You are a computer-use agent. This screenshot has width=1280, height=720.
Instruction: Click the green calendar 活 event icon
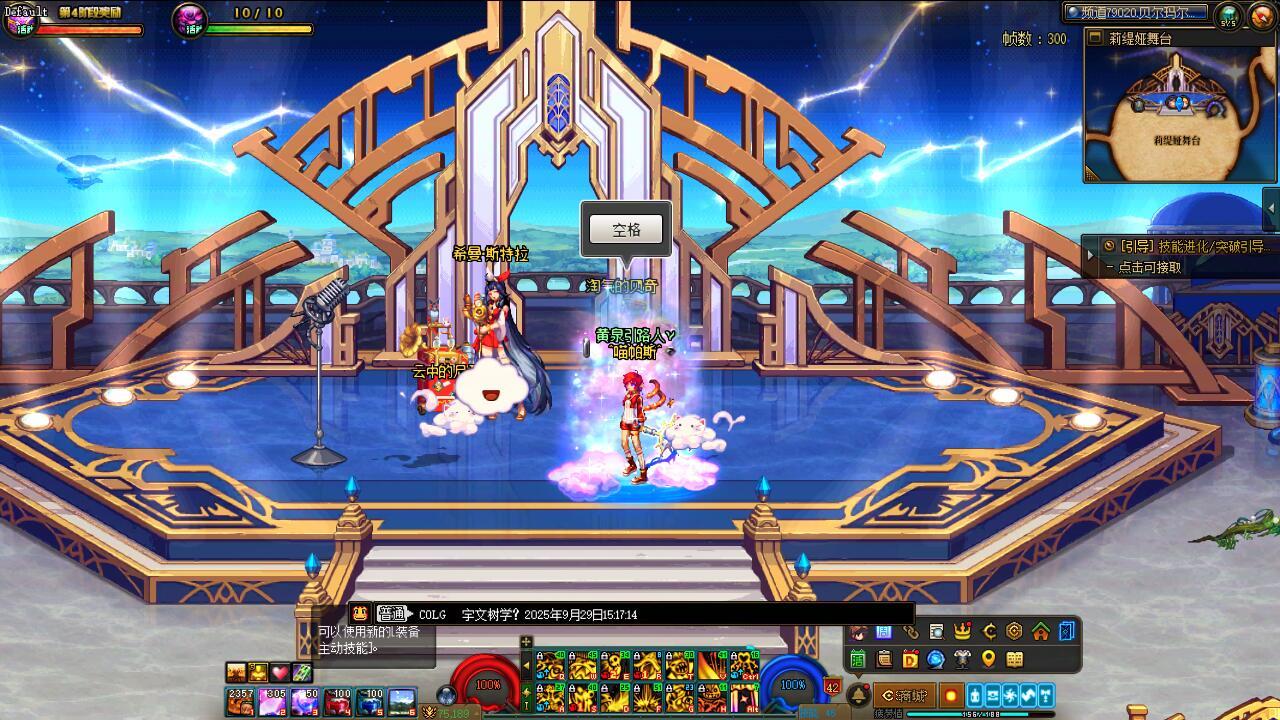(857, 659)
